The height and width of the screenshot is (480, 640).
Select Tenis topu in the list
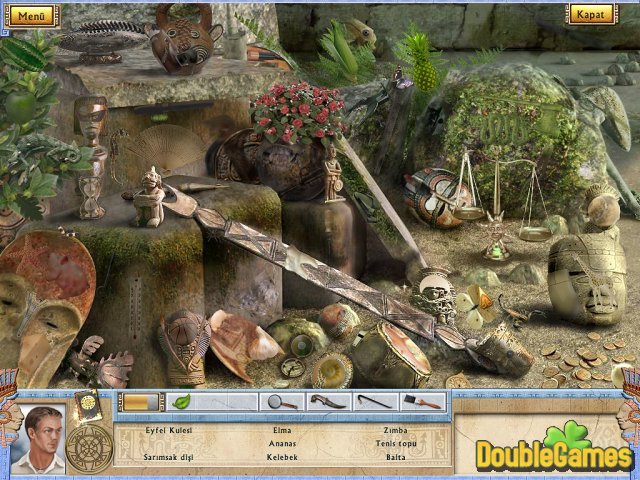click(396, 443)
